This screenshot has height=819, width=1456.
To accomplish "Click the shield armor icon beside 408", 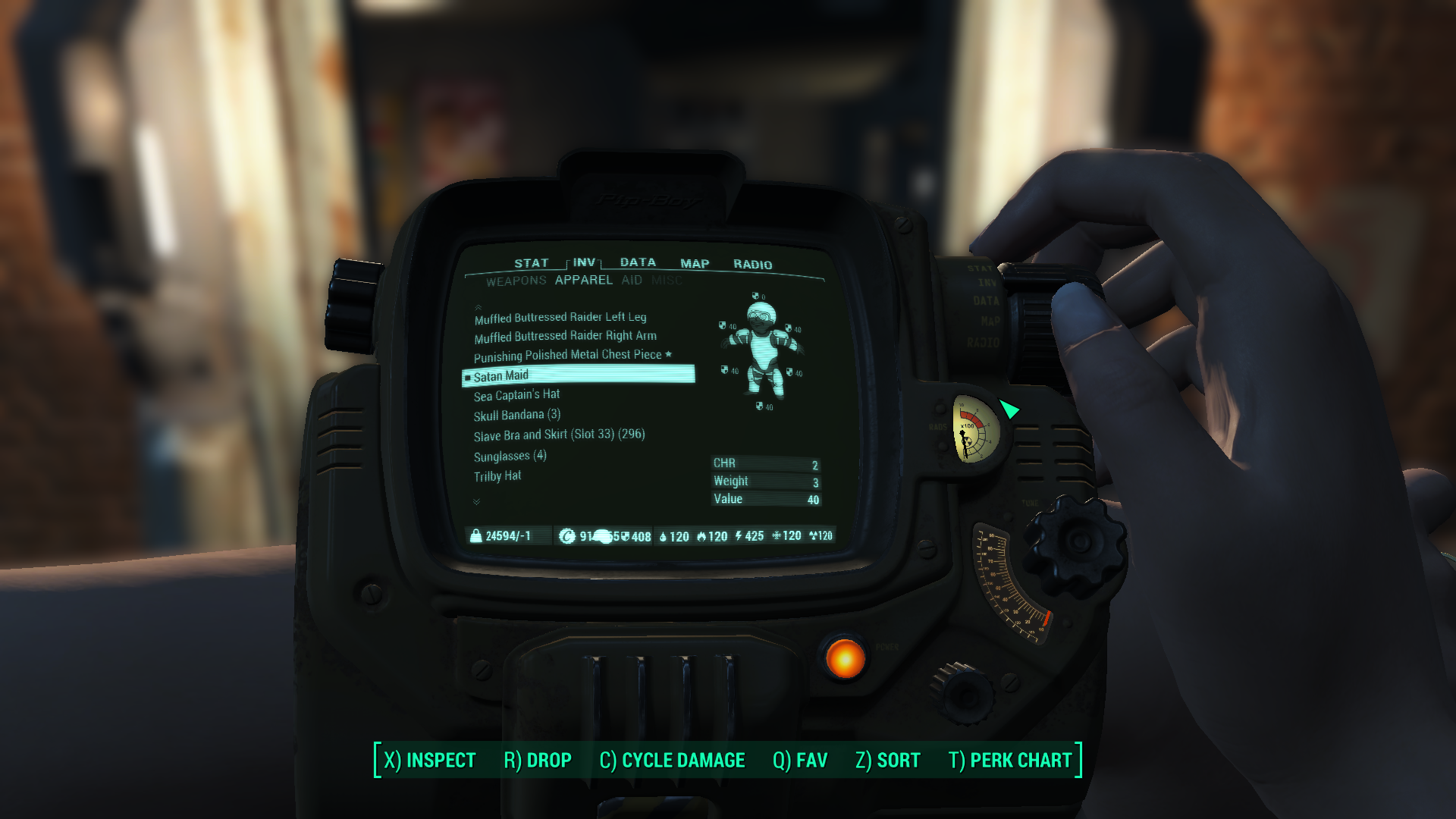I will click(x=626, y=535).
